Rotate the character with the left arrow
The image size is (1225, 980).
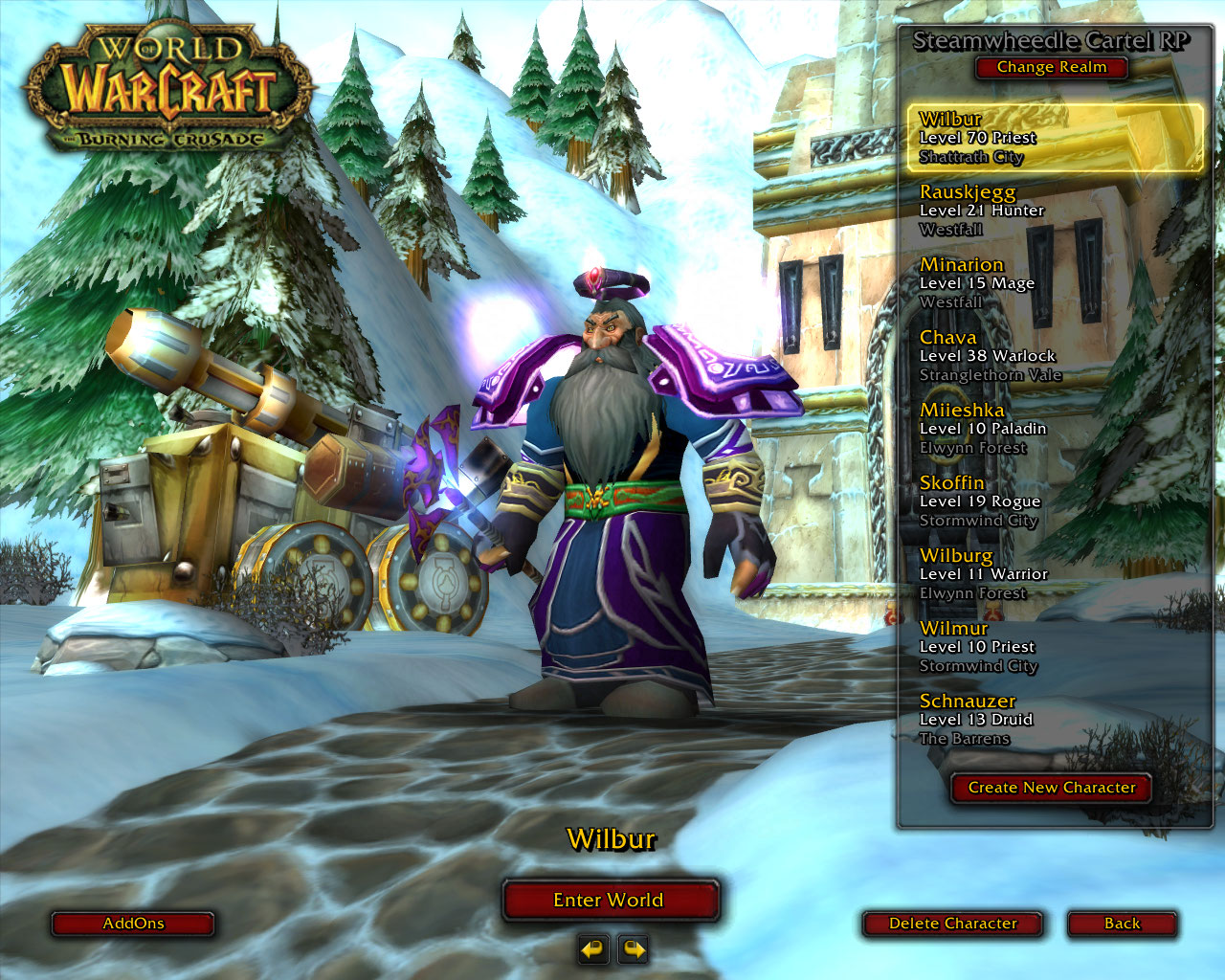click(593, 949)
